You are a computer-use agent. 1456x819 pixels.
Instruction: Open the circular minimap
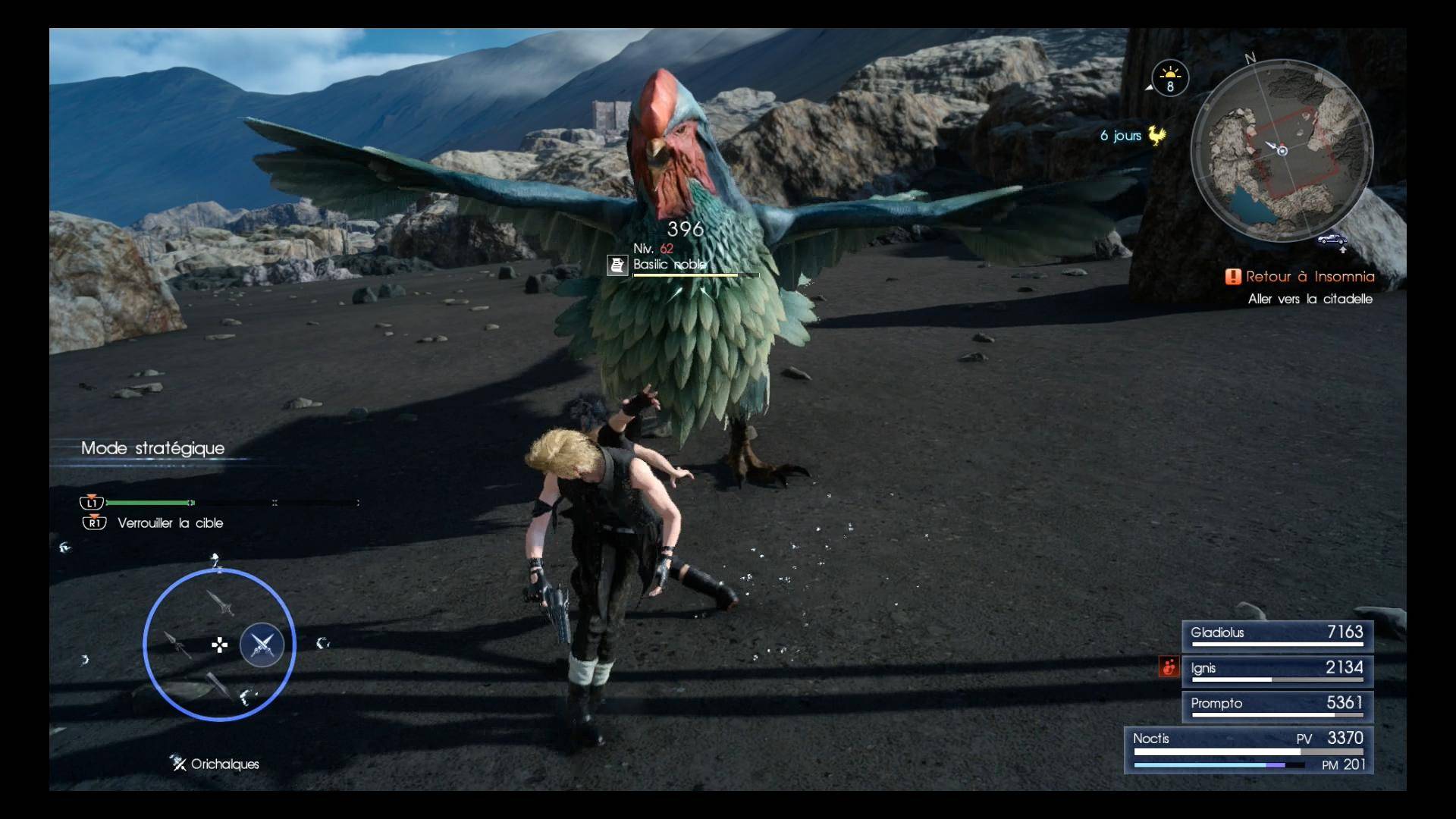click(x=1281, y=150)
